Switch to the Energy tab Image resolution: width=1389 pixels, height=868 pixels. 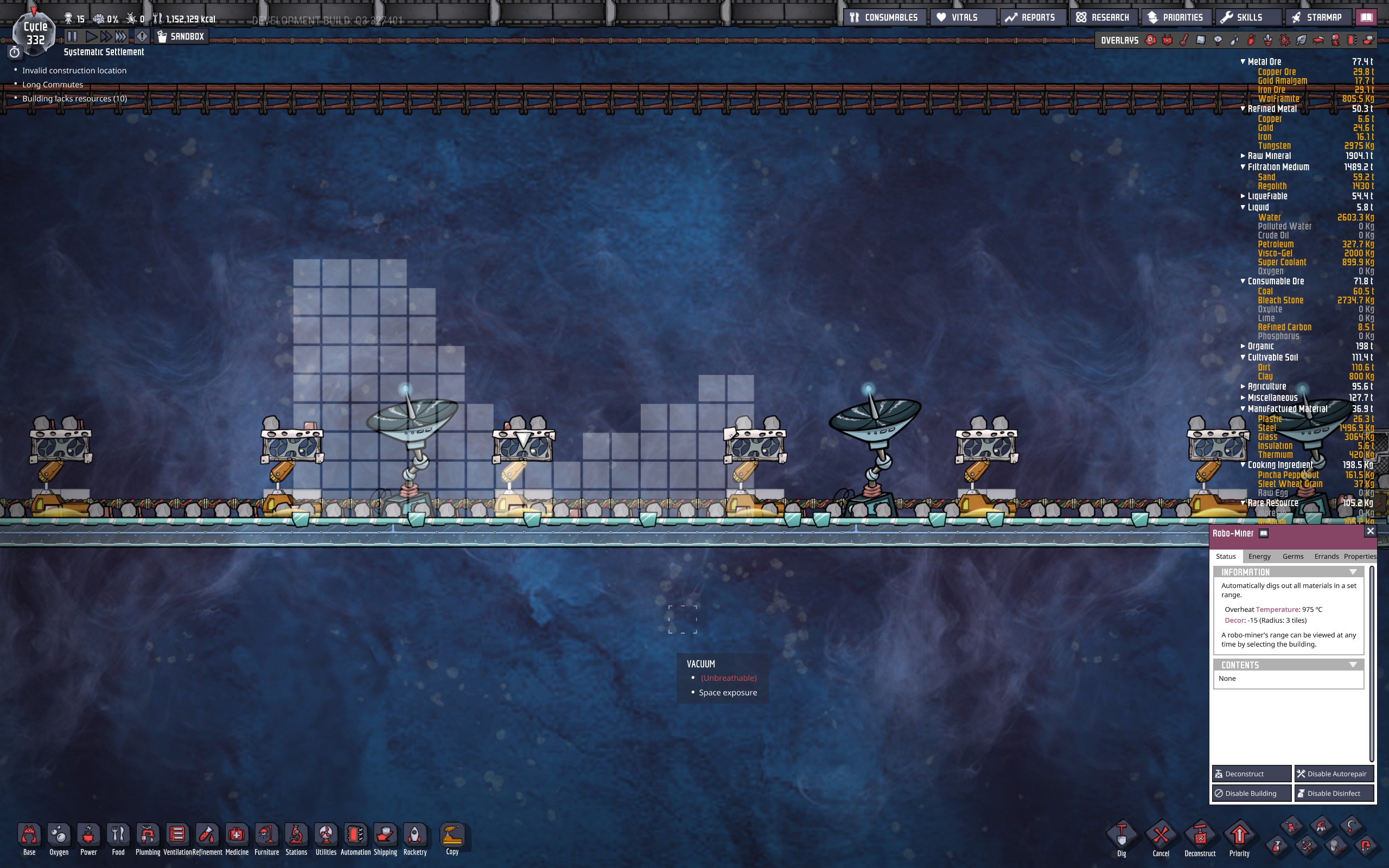point(1259,556)
